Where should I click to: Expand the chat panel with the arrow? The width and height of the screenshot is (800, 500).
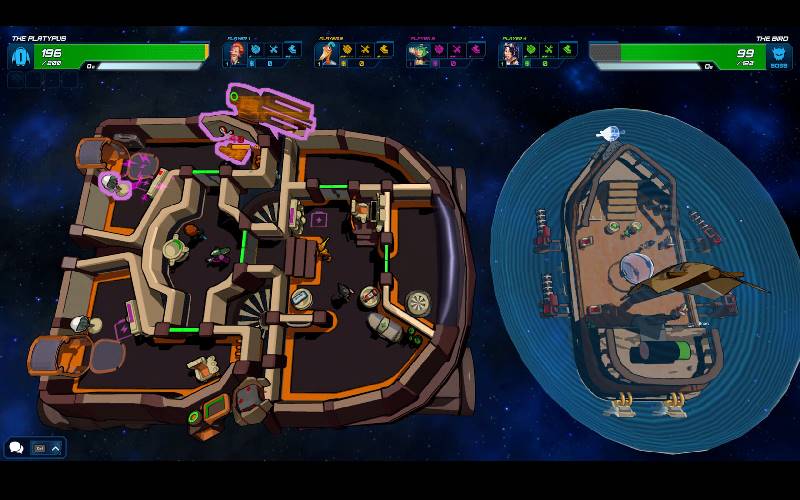[56, 448]
